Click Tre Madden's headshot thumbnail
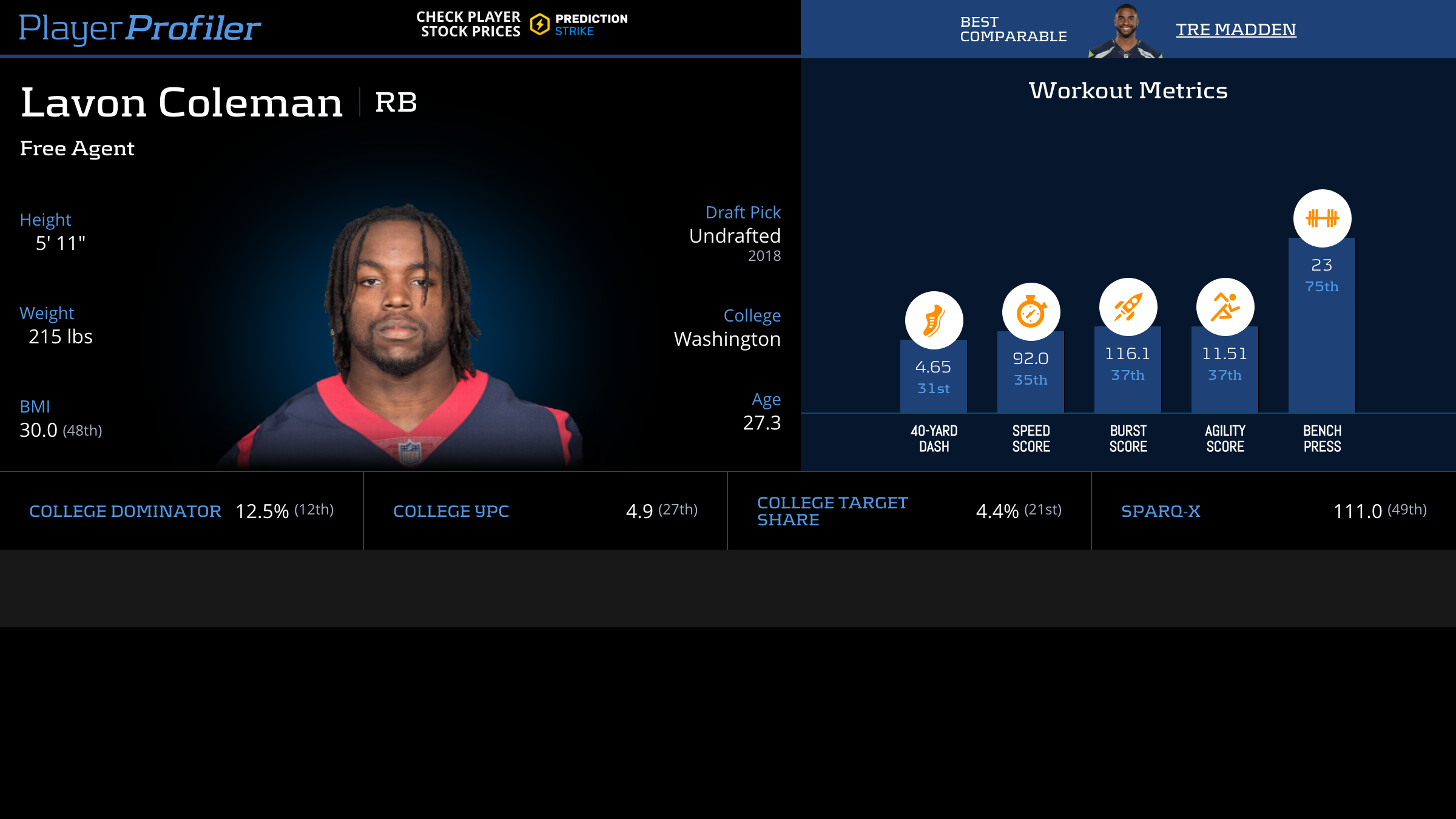This screenshot has height=819, width=1456. [1125, 32]
